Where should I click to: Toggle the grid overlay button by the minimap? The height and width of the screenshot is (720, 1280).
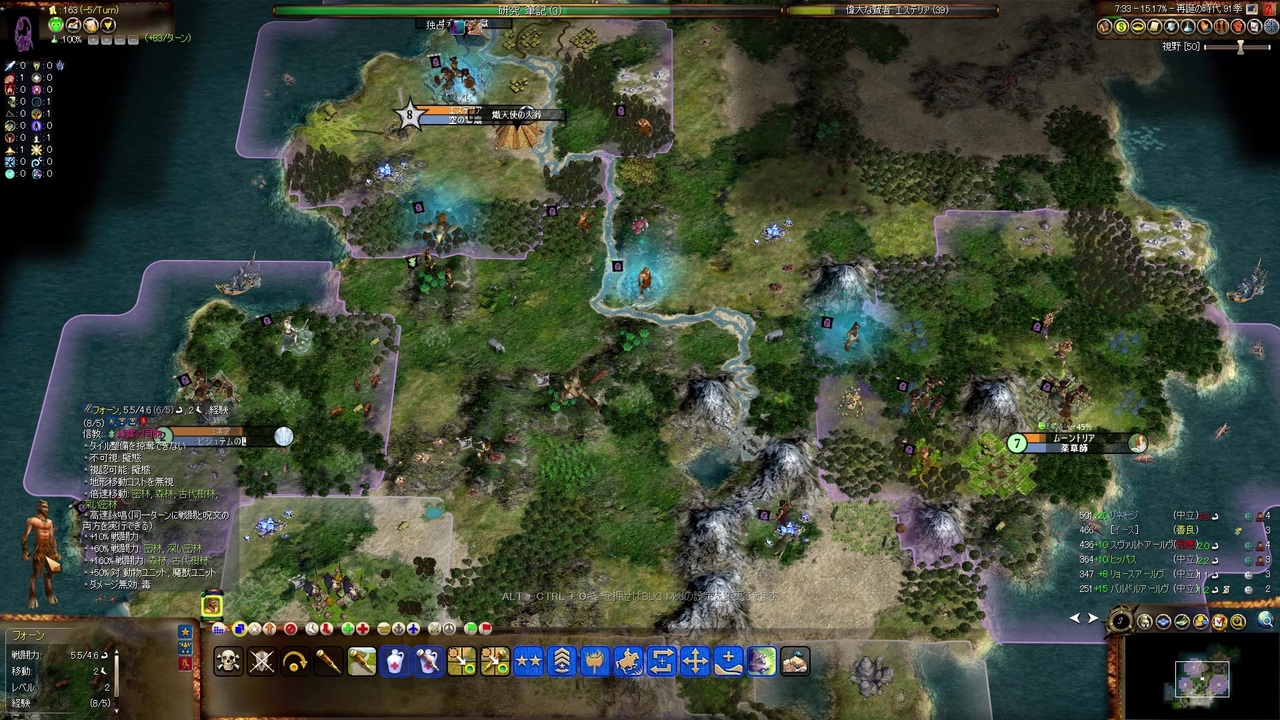pyautogui.click(x=1163, y=622)
